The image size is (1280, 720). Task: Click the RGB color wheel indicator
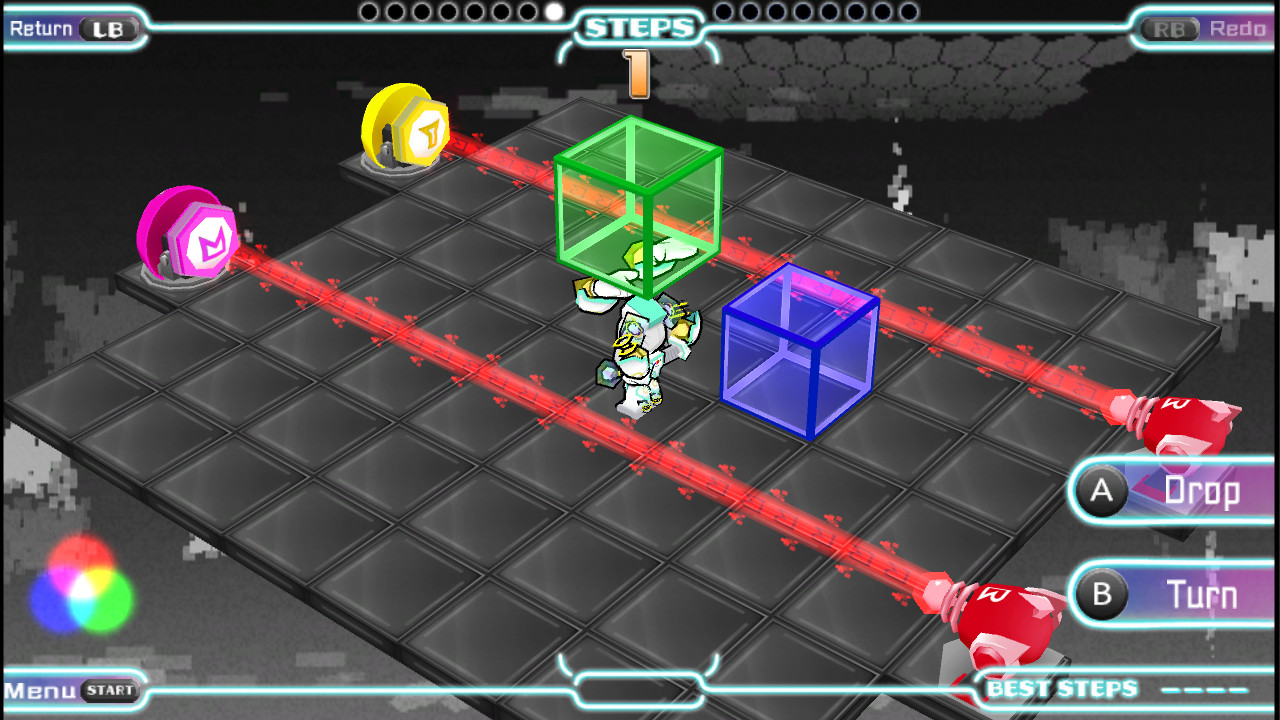80,578
